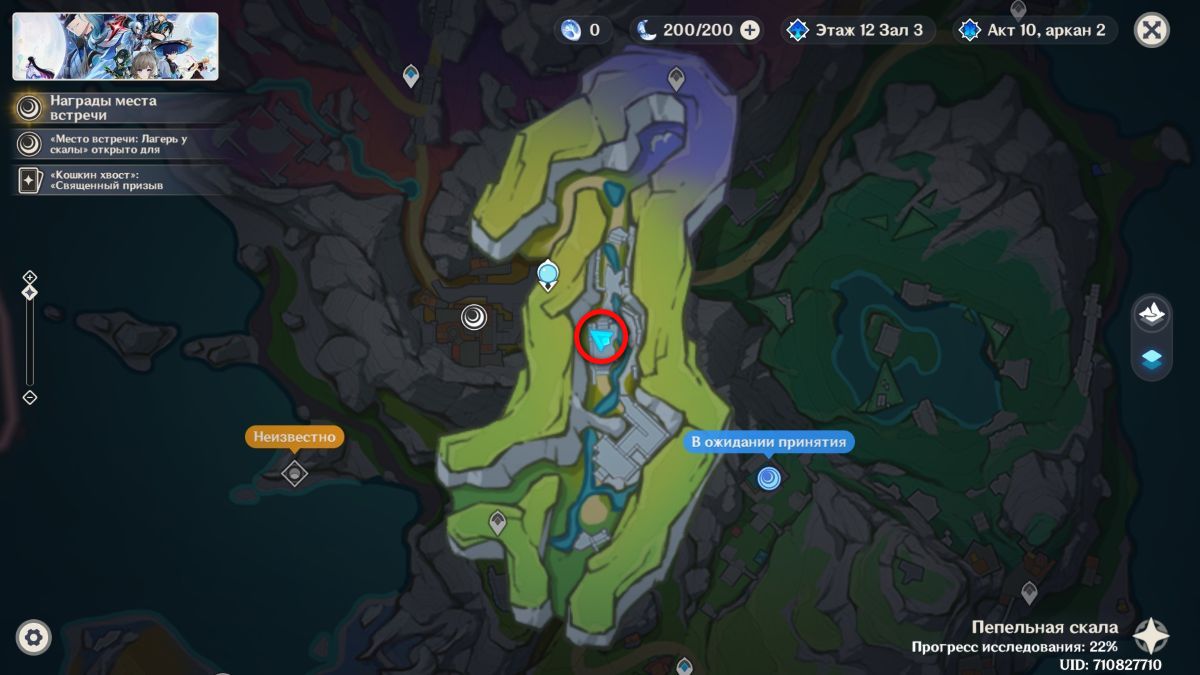
Task: Open the Imaginarium Theater Act 10 tracker
Action: pos(1034,30)
